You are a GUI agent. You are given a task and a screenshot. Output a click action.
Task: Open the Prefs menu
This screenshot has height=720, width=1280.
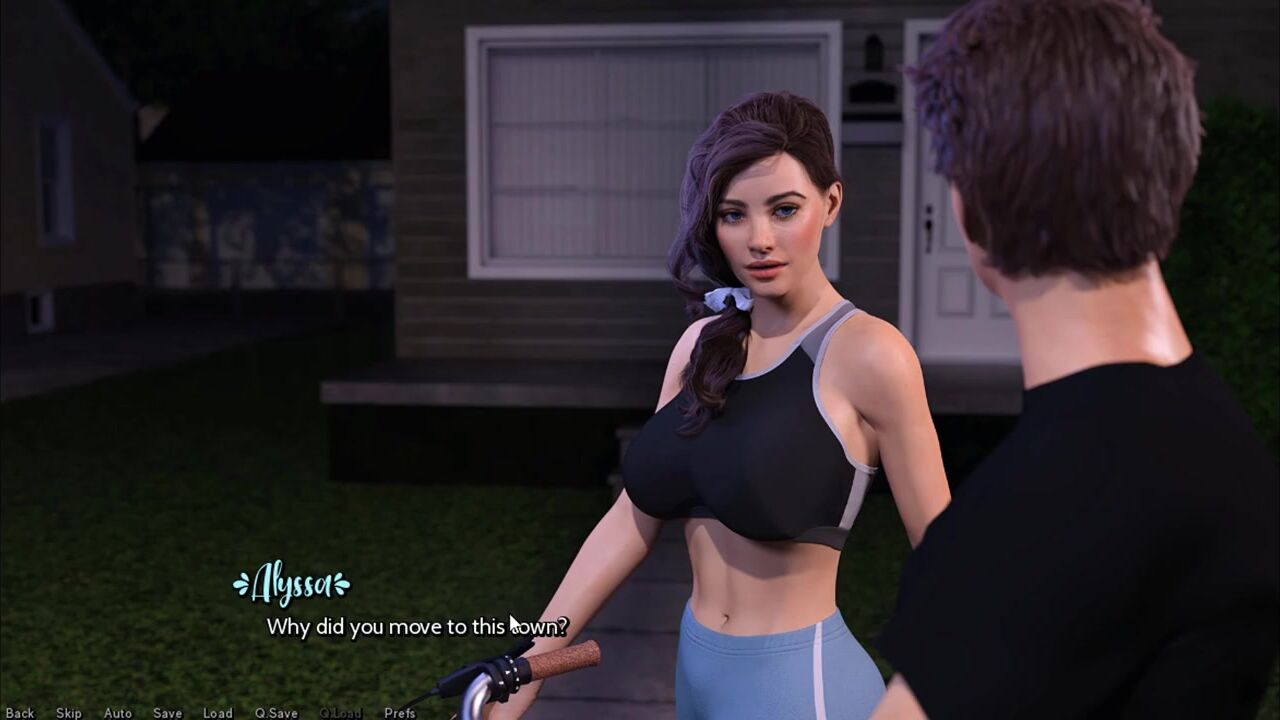pos(400,713)
